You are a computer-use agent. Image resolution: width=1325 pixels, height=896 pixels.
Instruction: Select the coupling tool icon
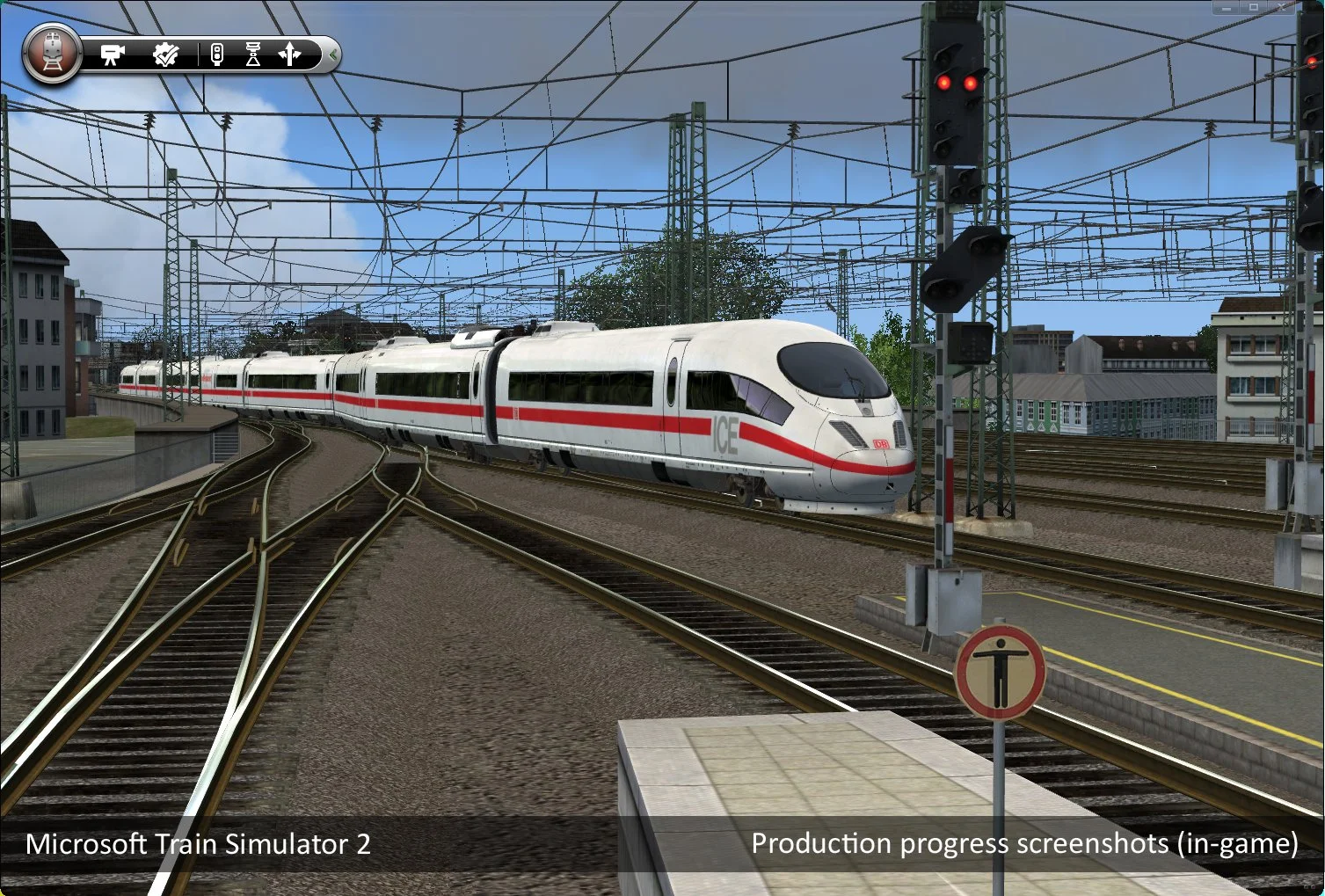click(254, 55)
